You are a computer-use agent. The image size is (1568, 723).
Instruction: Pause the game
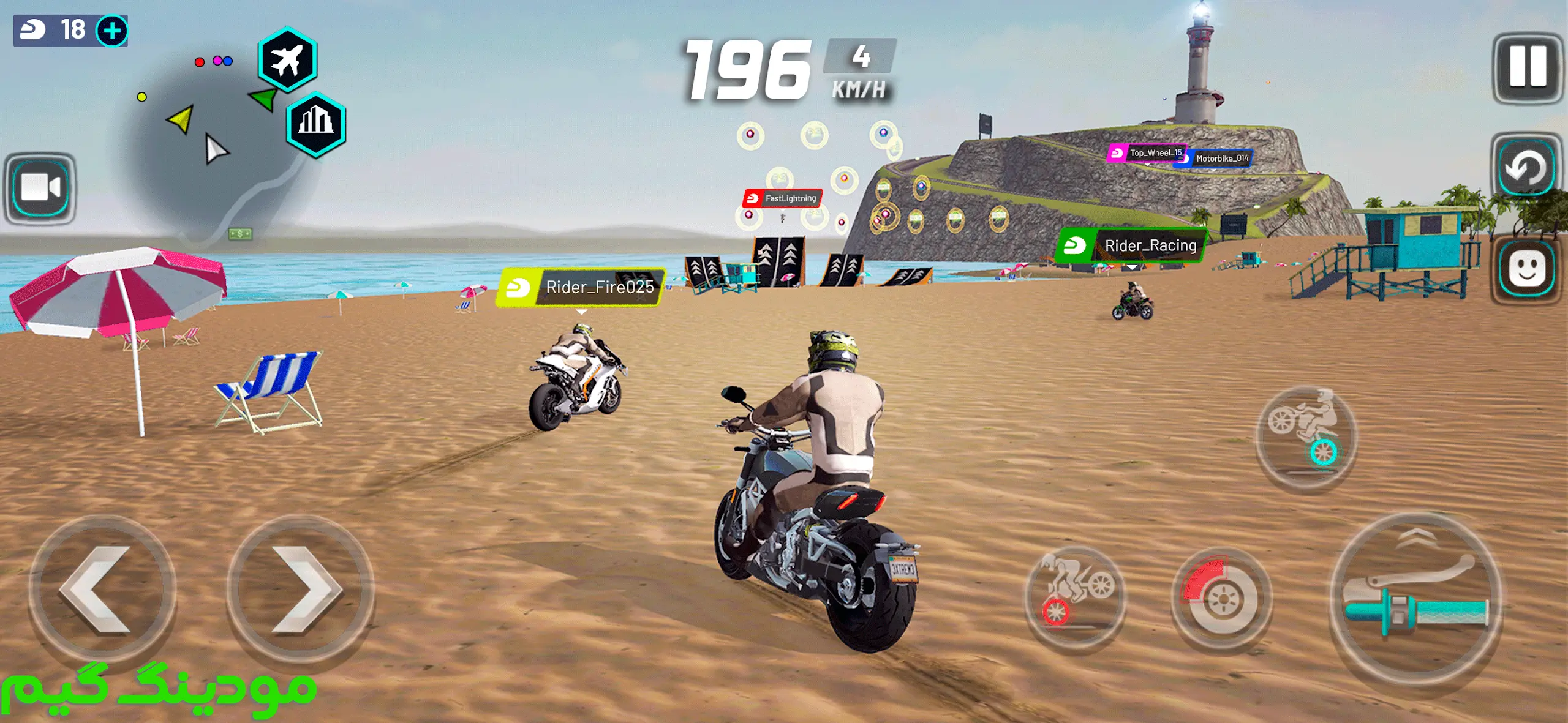[x=1527, y=67]
